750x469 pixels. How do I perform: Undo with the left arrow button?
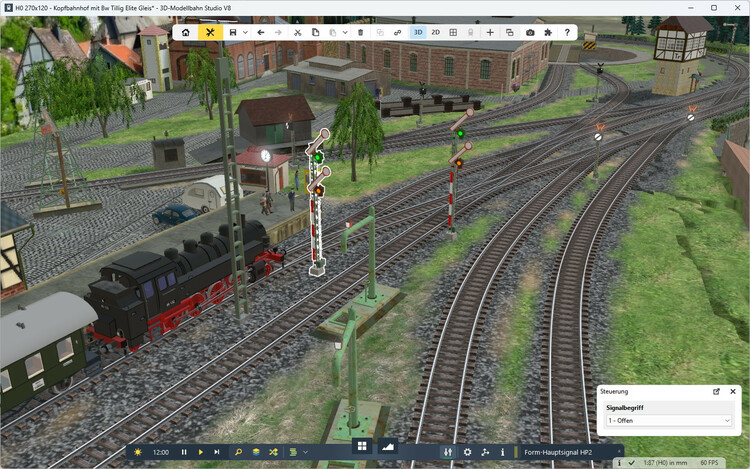pos(261,32)
